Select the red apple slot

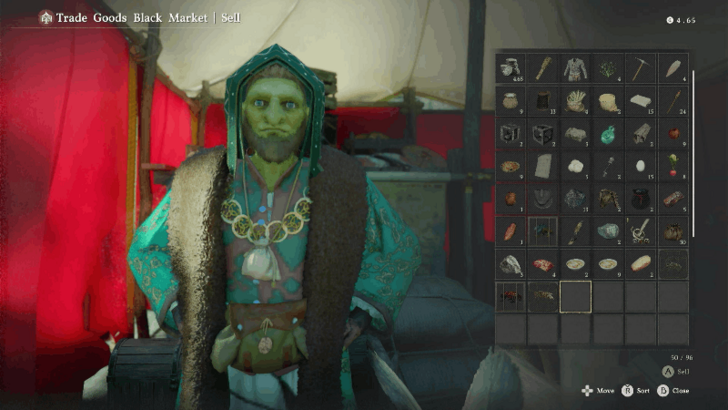[x=673, y=133]
